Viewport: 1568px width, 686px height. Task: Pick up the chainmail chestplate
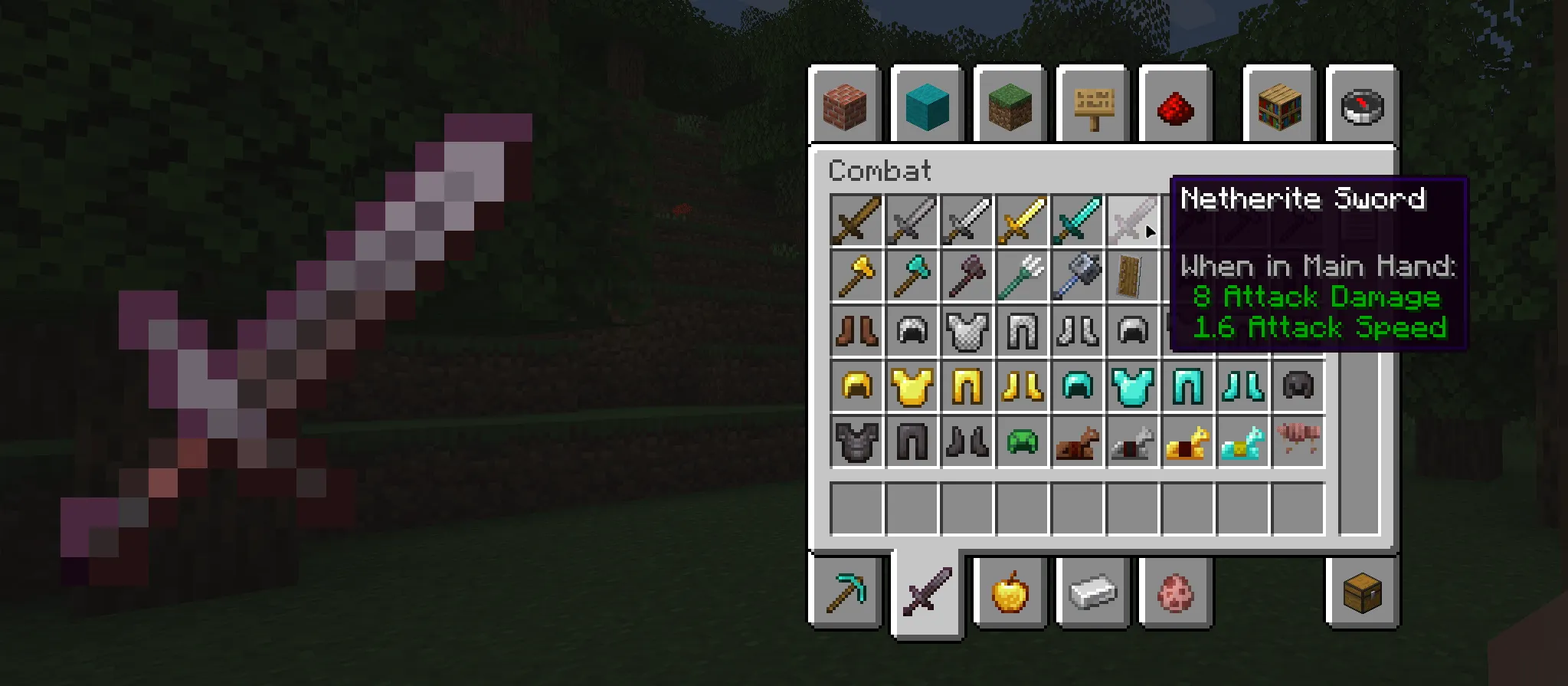[967, 331]
